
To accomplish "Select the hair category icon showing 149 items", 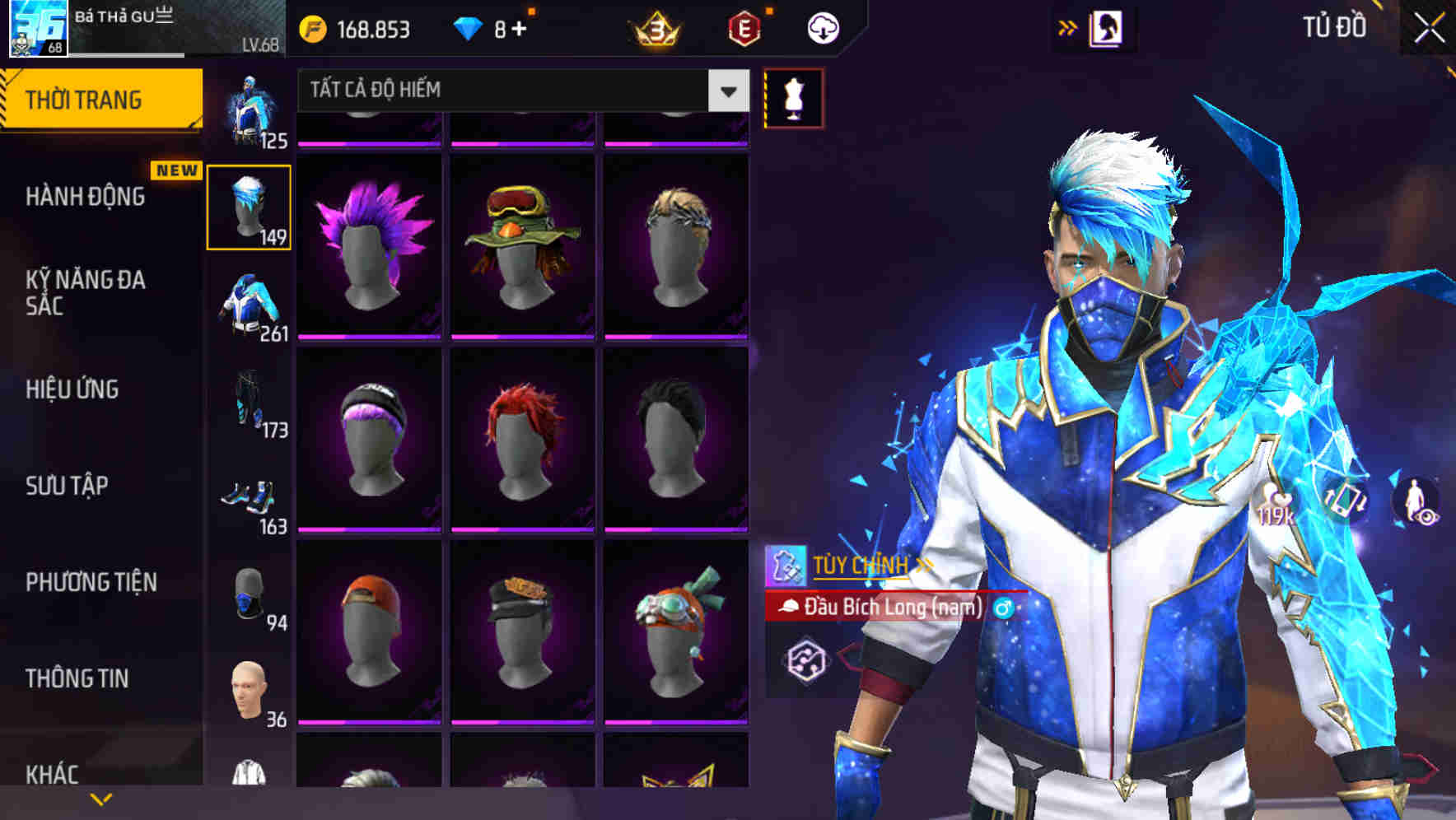I will (250, 206).
